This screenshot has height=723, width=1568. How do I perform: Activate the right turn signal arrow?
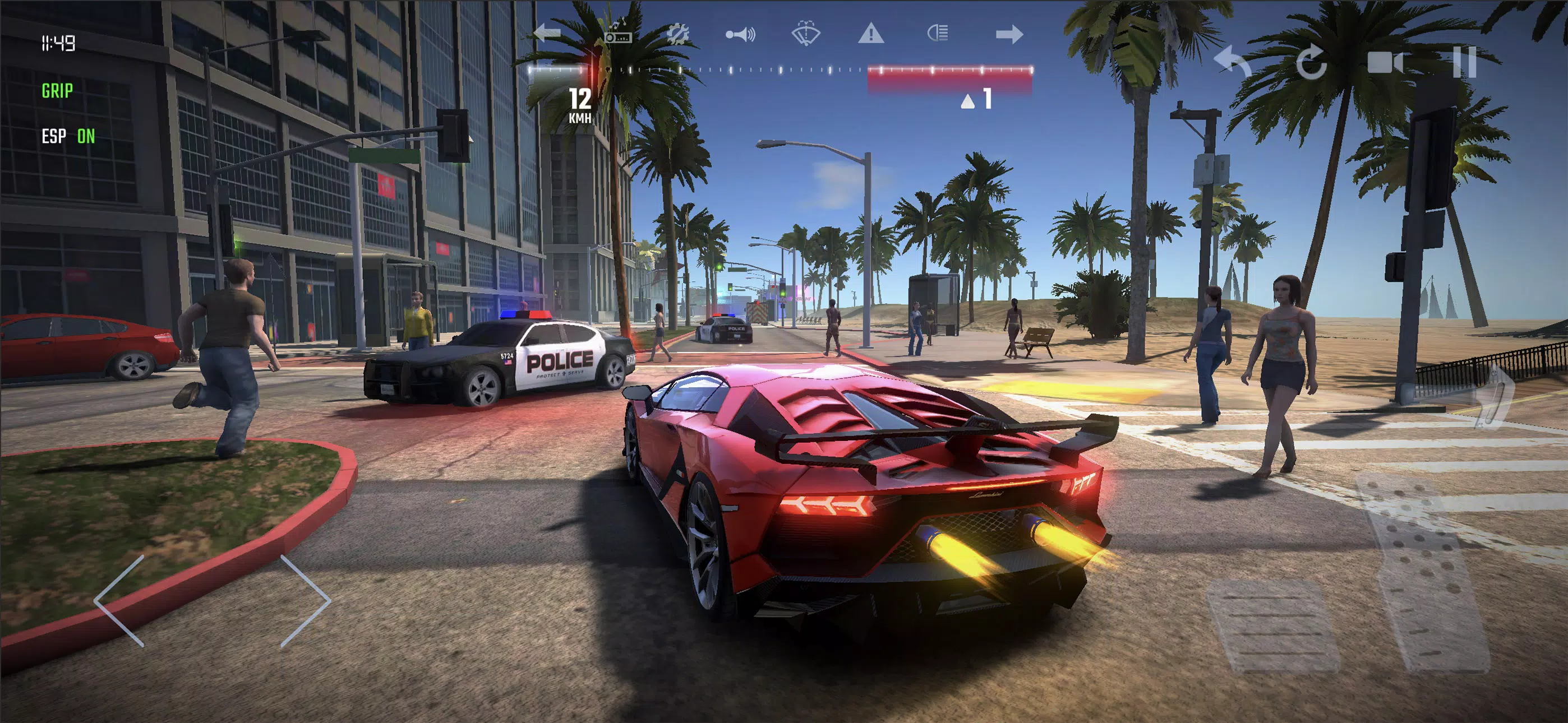point(1009,34)
